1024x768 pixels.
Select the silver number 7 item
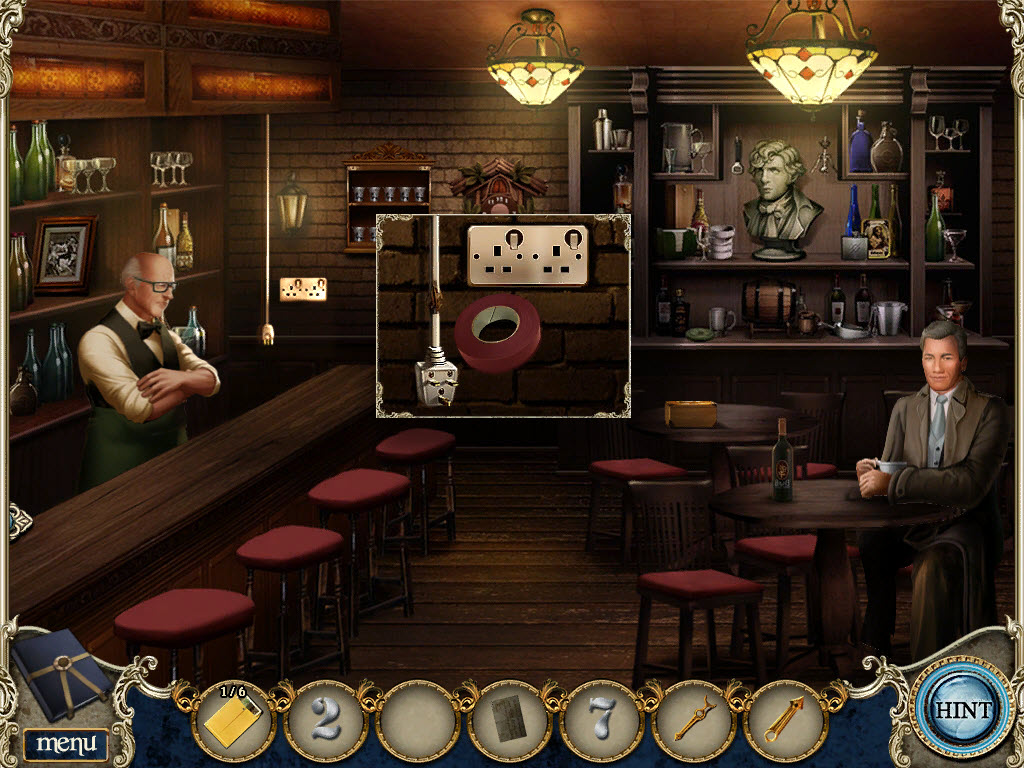click(x=601, y=720)
